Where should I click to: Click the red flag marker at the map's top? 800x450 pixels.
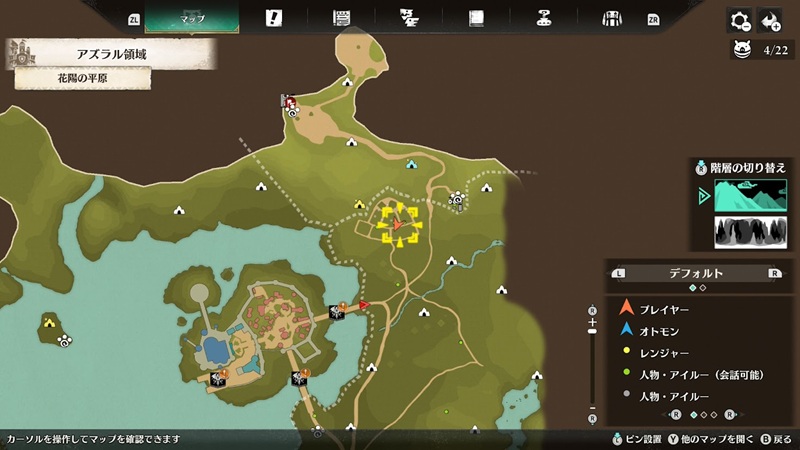[x=289, y=102]
